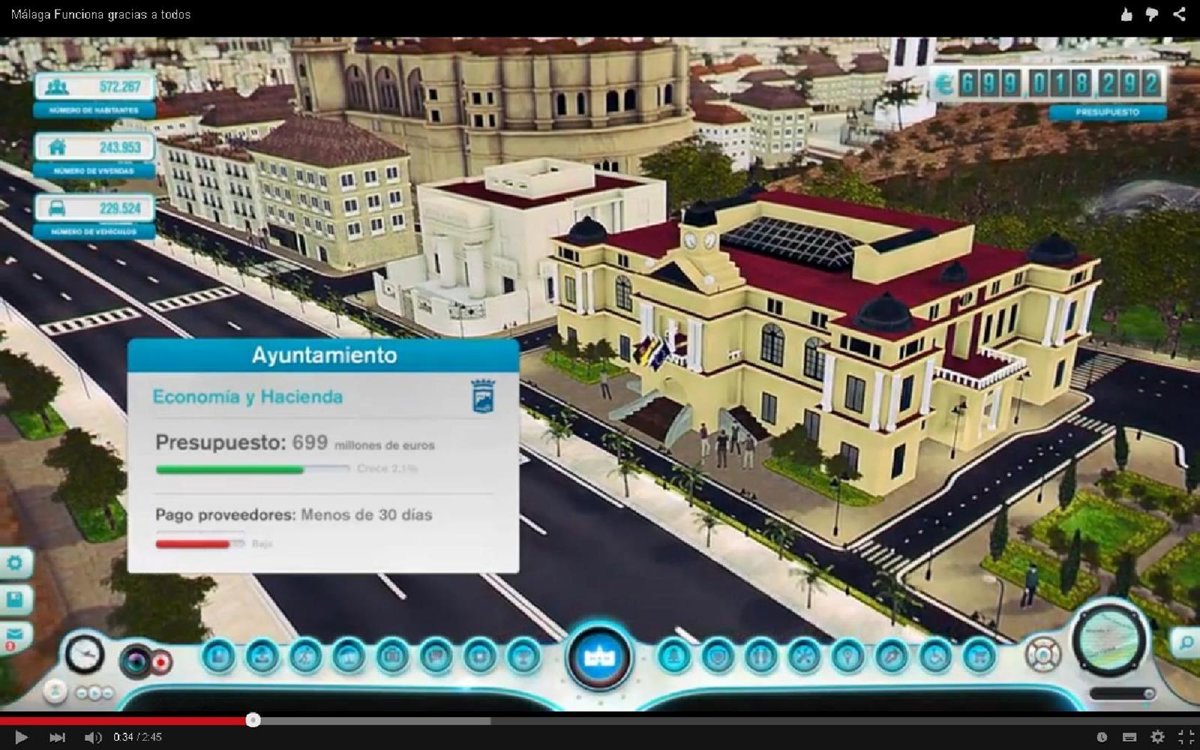Click the circular minimap

point(1109,638)
